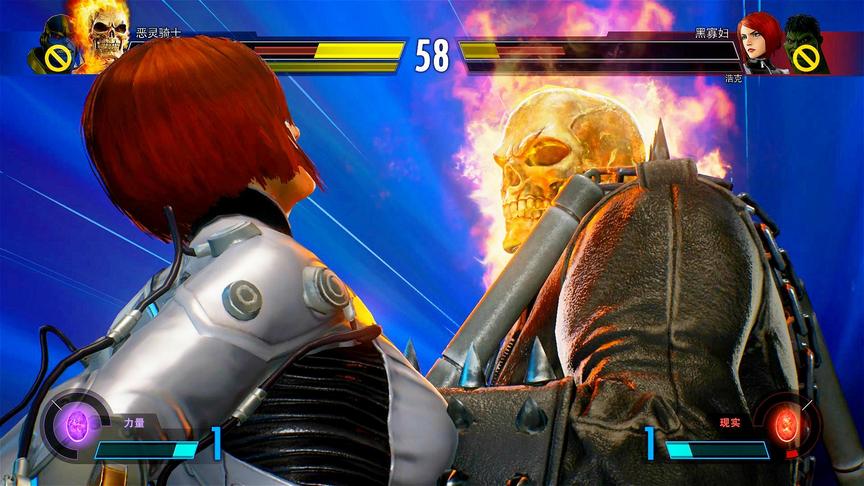The width and height of the screenshot is (864, 486).
Task: Click the Hulk partner portrait
Action: 804,44
